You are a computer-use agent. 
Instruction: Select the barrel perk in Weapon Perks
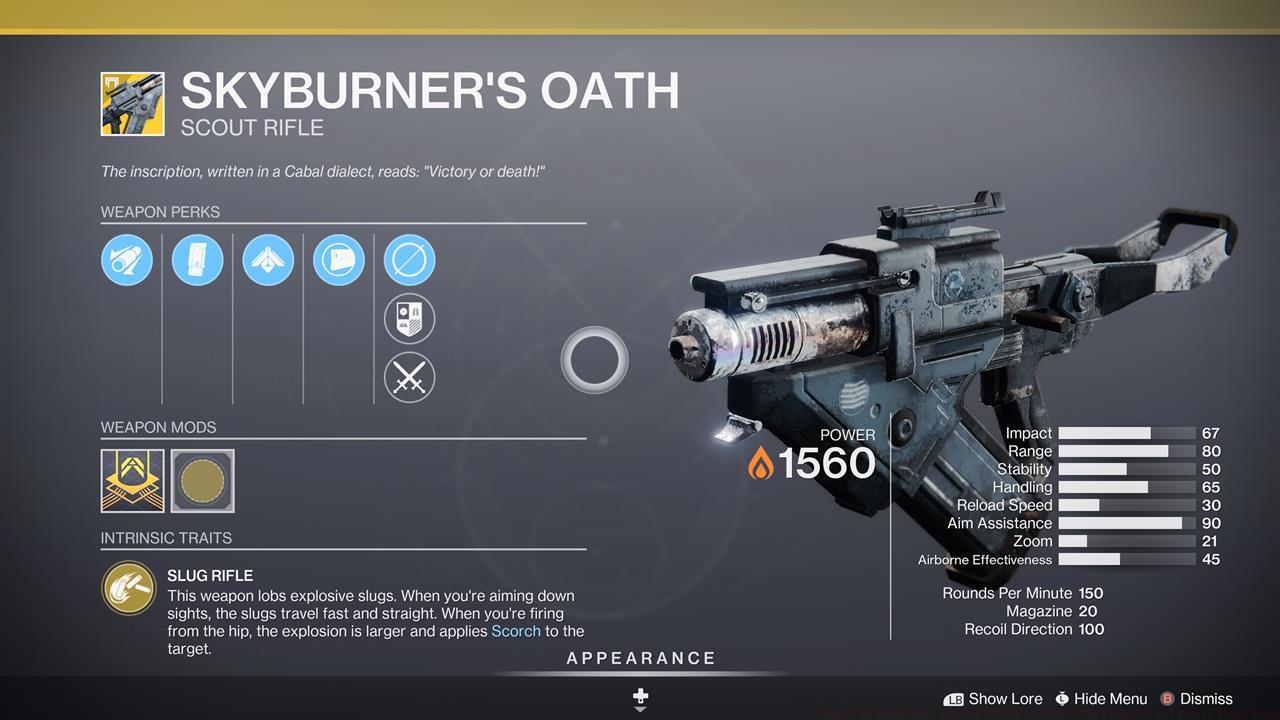tap(127, 259)
